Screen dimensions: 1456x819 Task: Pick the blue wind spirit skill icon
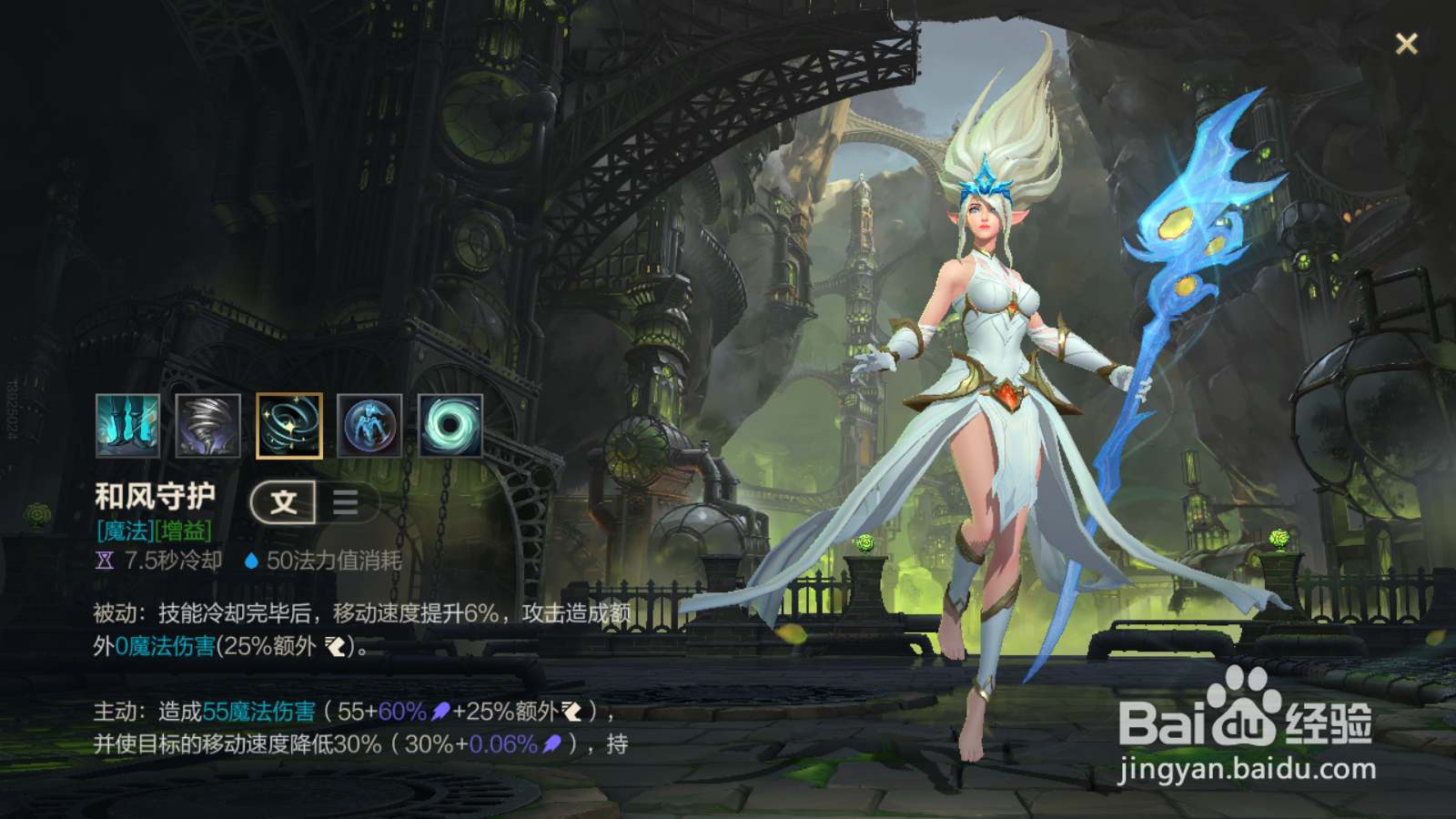click(x=369, y=425)
